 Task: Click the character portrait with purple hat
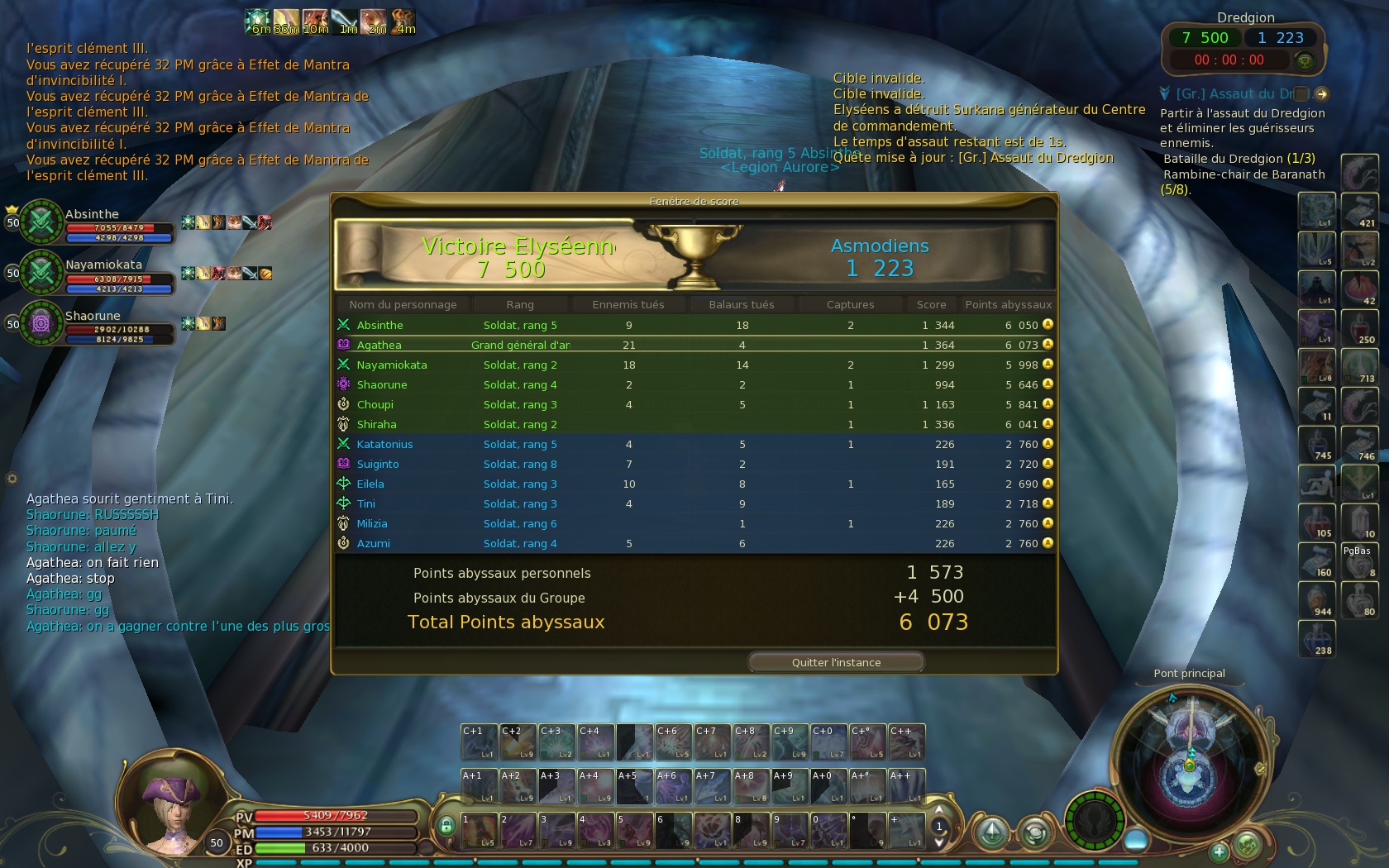point(172,804)
